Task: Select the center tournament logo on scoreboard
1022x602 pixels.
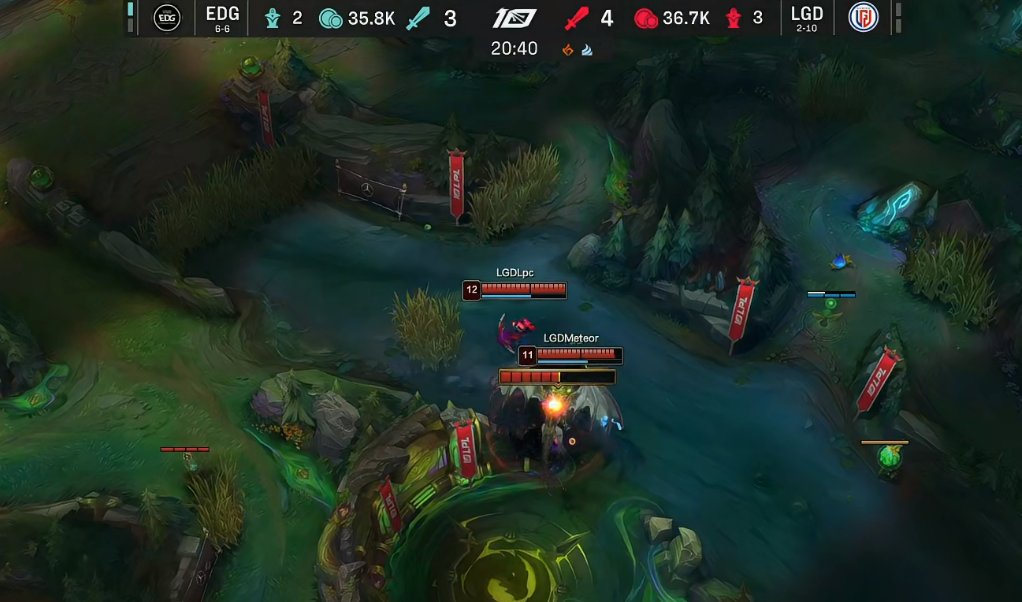Action: (515, 18)
